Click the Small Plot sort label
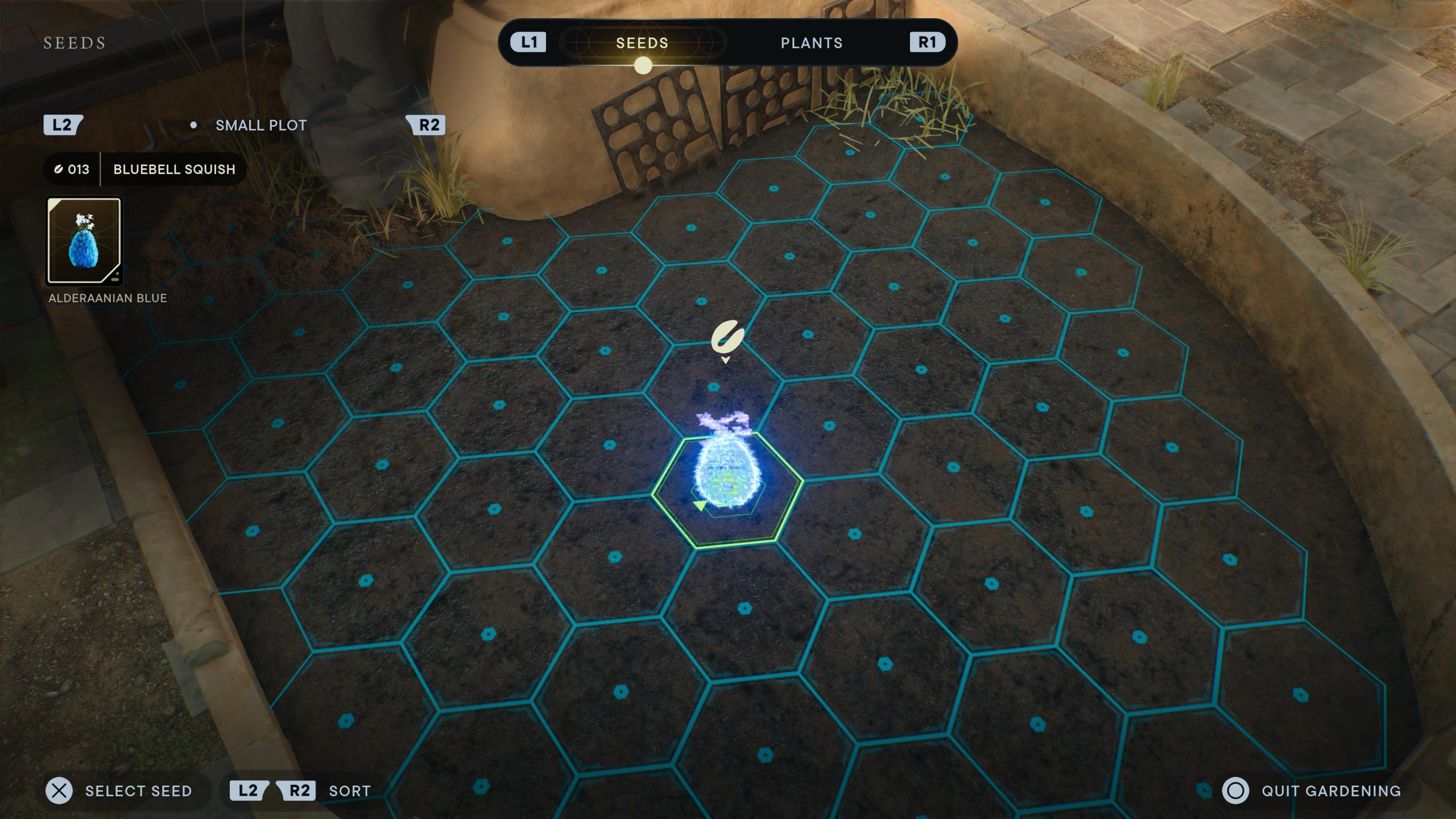 [260, 125]
